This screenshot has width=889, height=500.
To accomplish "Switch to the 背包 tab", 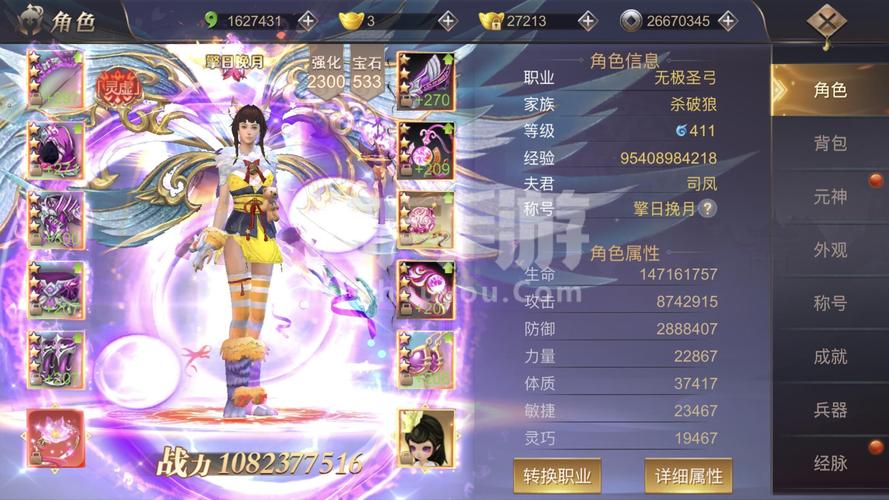I will [x=829, y=143].
